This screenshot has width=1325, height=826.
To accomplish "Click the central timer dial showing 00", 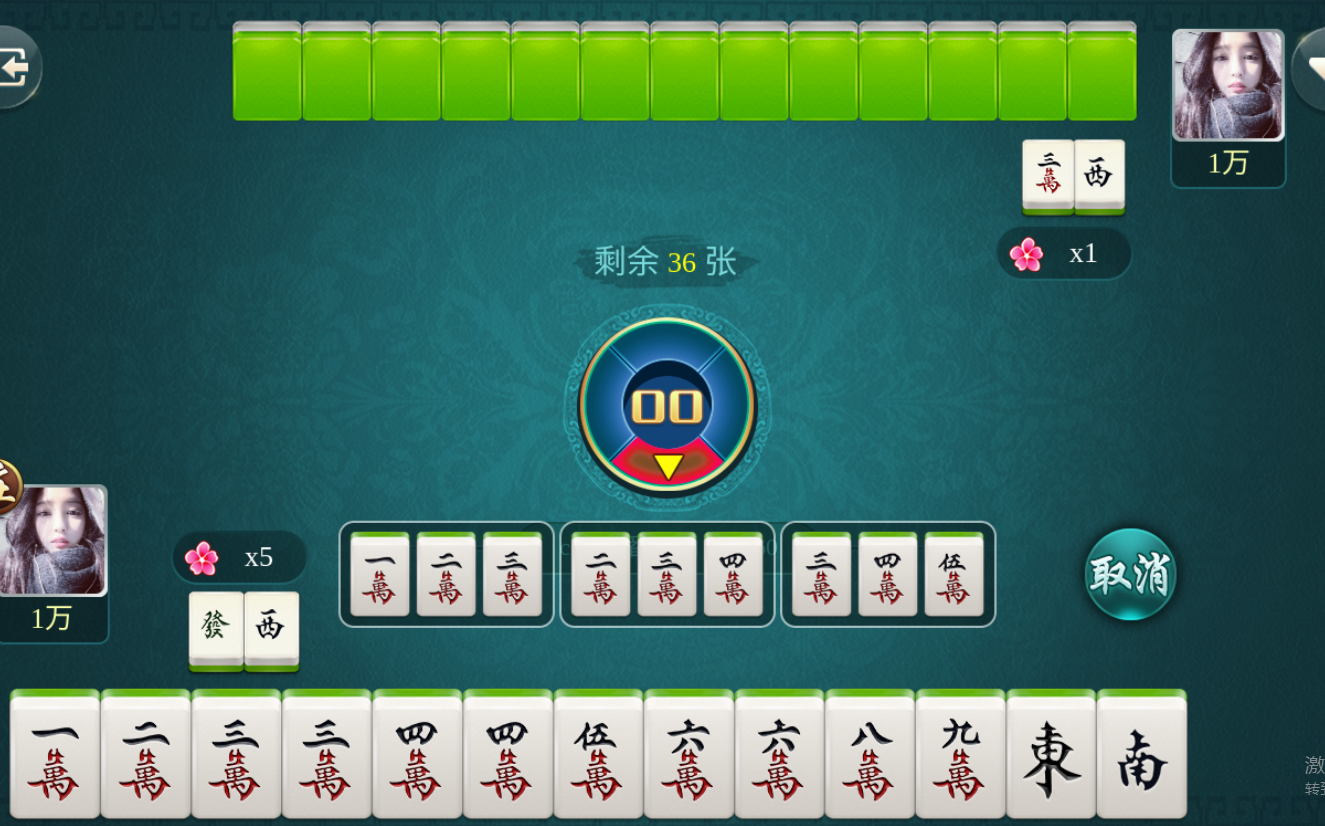I will (x=668, y=405).
